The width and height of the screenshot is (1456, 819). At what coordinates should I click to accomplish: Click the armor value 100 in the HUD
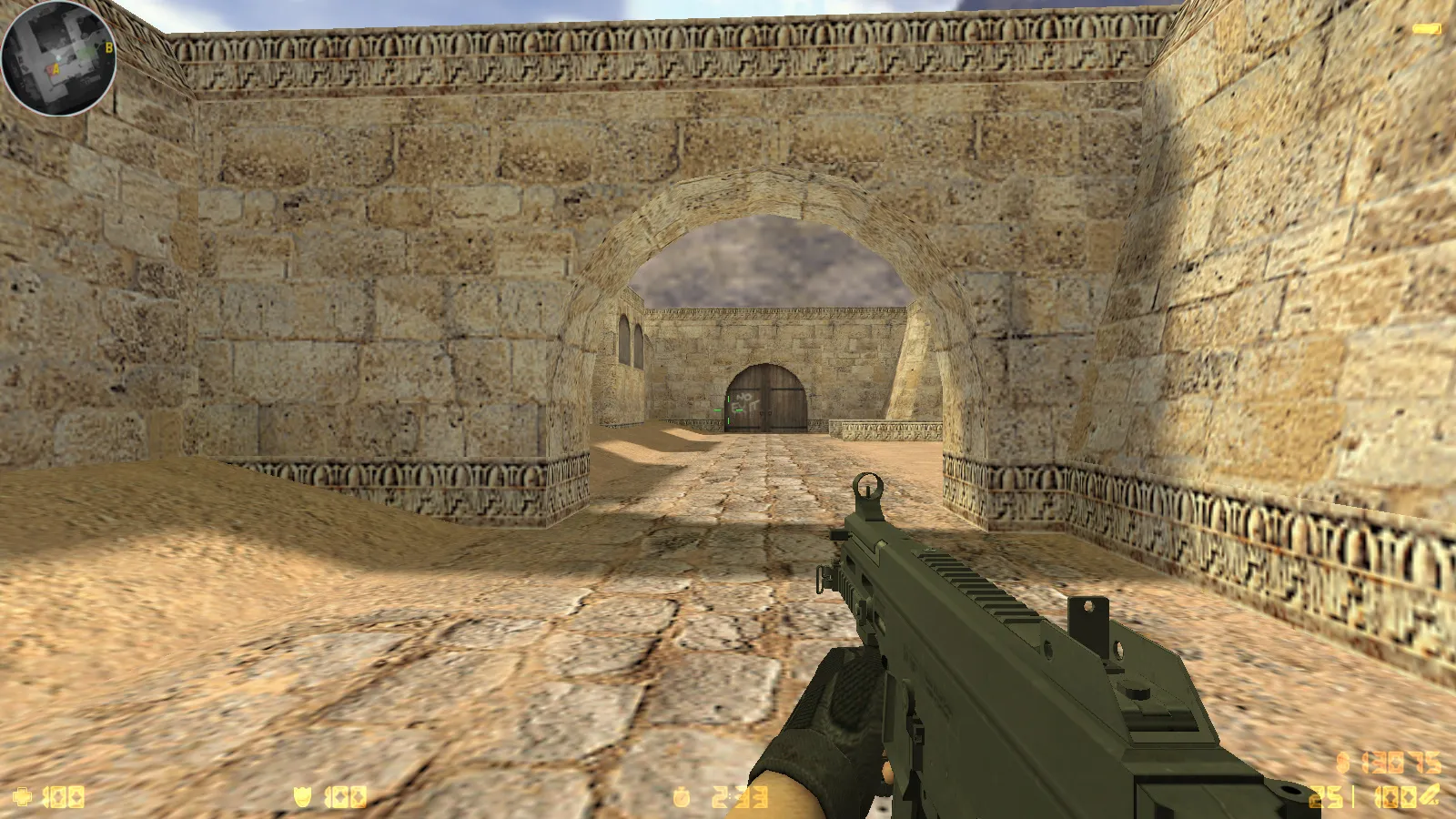pos(346,797)
